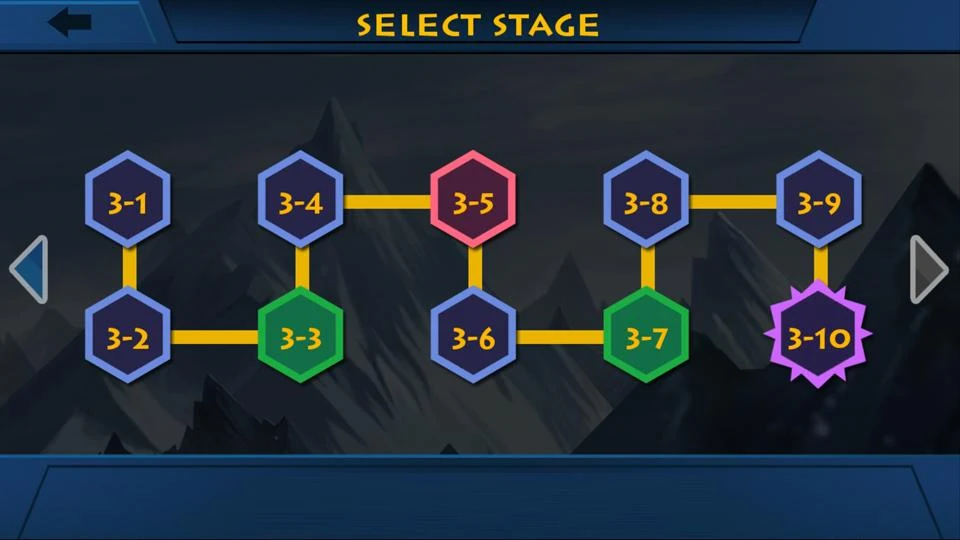Choose stage 3-6 hexagon
Image resolution: width=960 pixels, height=540 pixels.
coord(473,336)
